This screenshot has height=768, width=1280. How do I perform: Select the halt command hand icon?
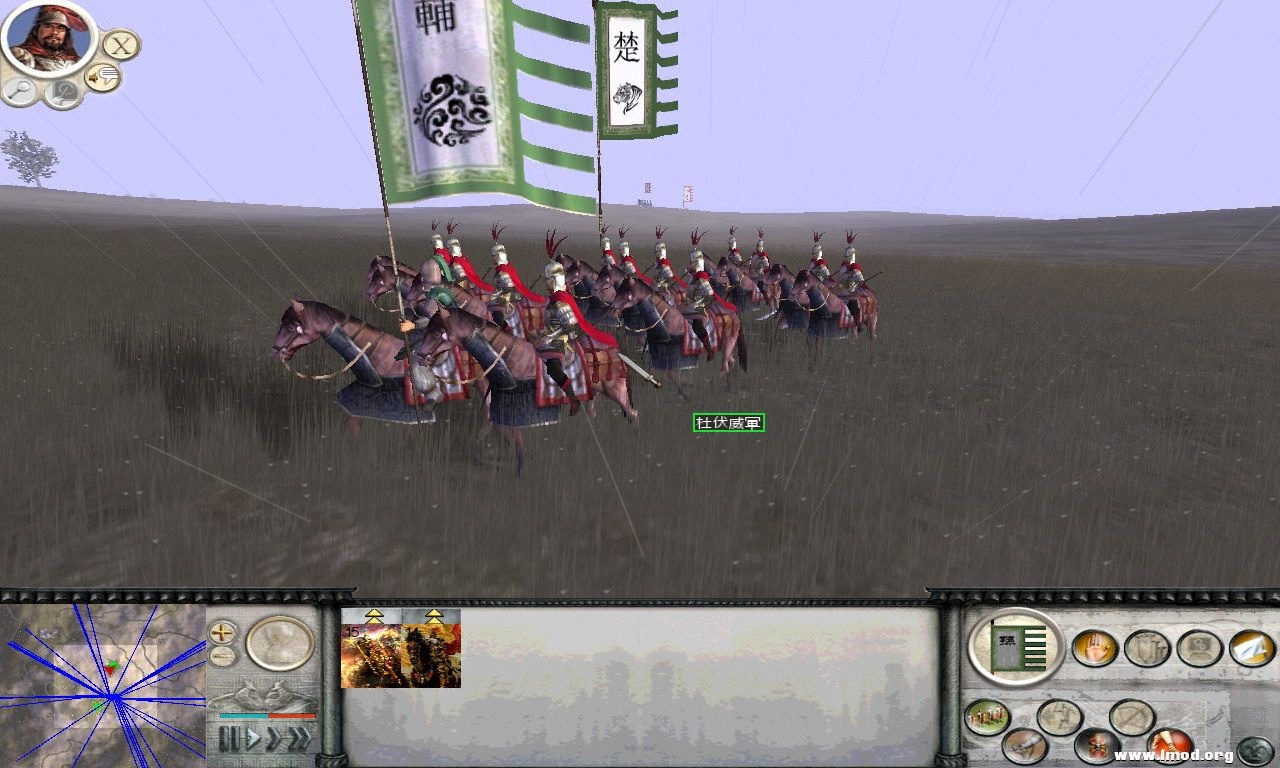1095,649
